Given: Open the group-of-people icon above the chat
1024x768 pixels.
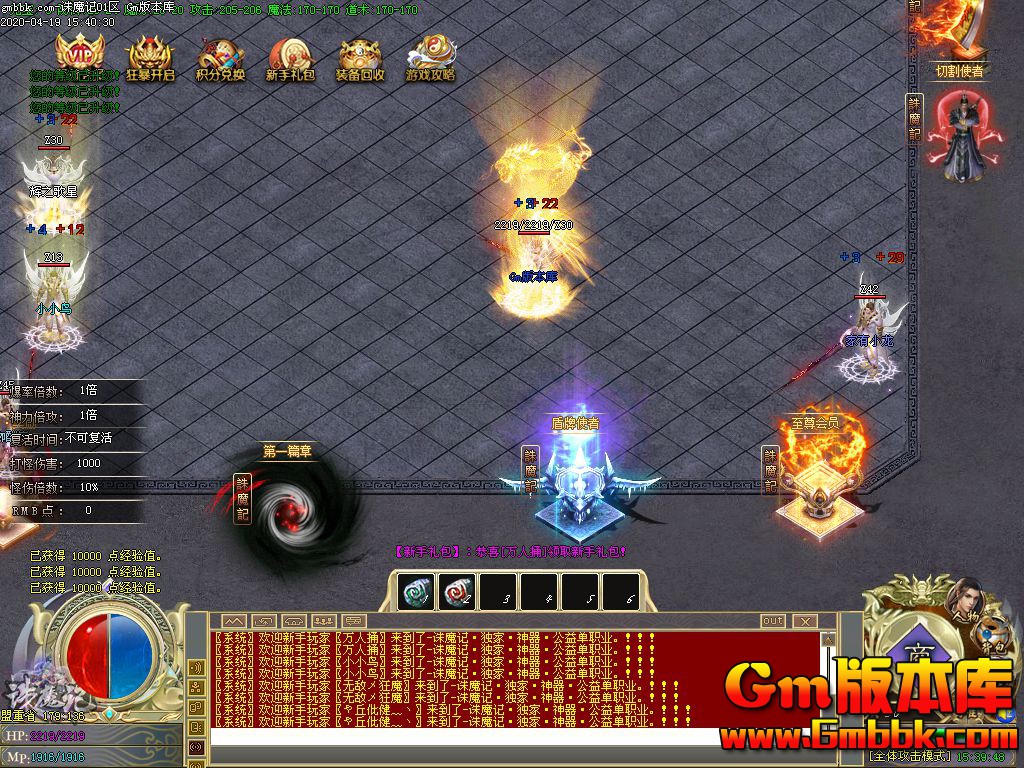Looking at the screenshot, I should click(x=325, y=621).
